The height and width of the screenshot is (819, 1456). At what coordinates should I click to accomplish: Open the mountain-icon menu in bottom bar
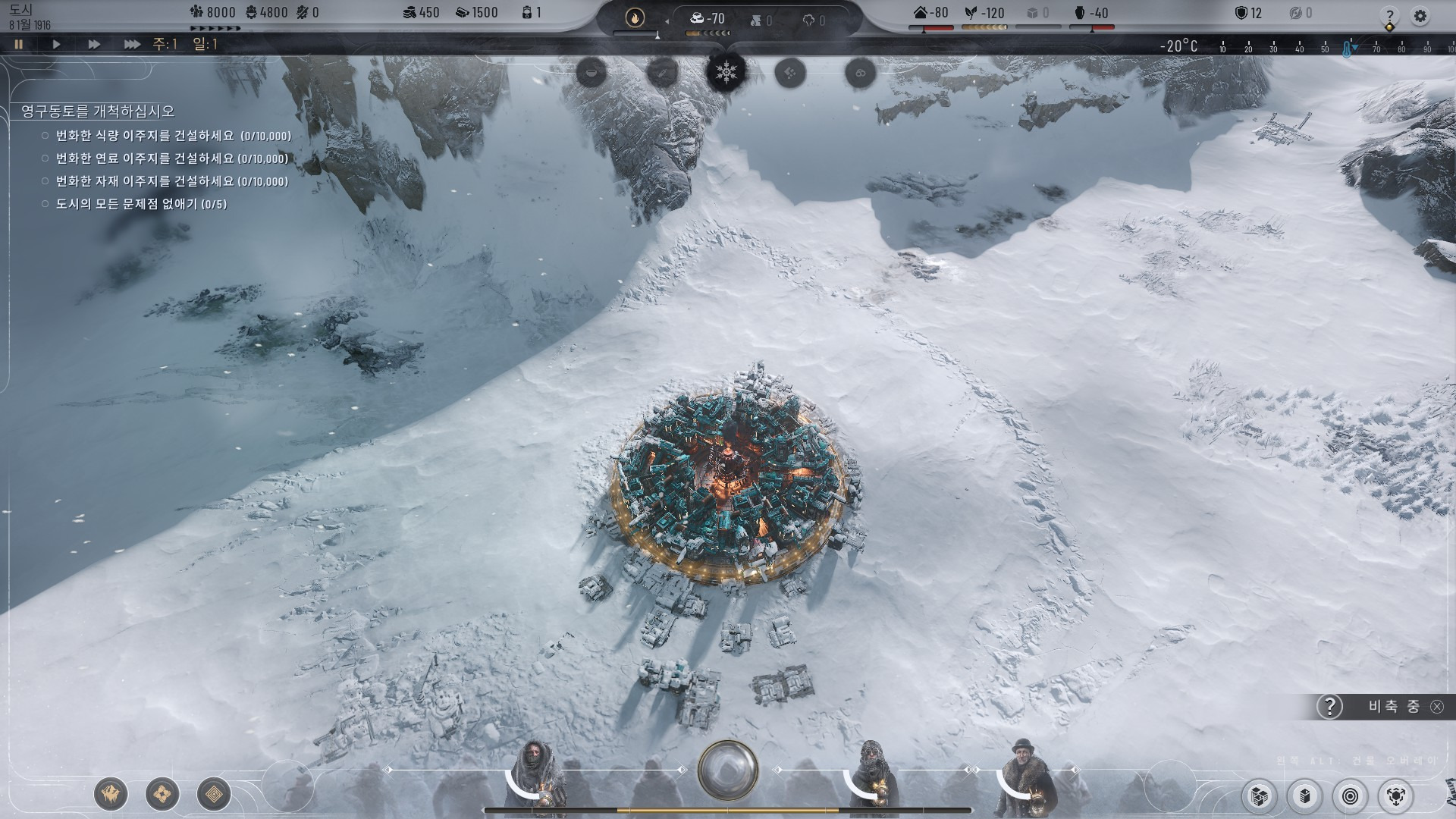point(111,794)
